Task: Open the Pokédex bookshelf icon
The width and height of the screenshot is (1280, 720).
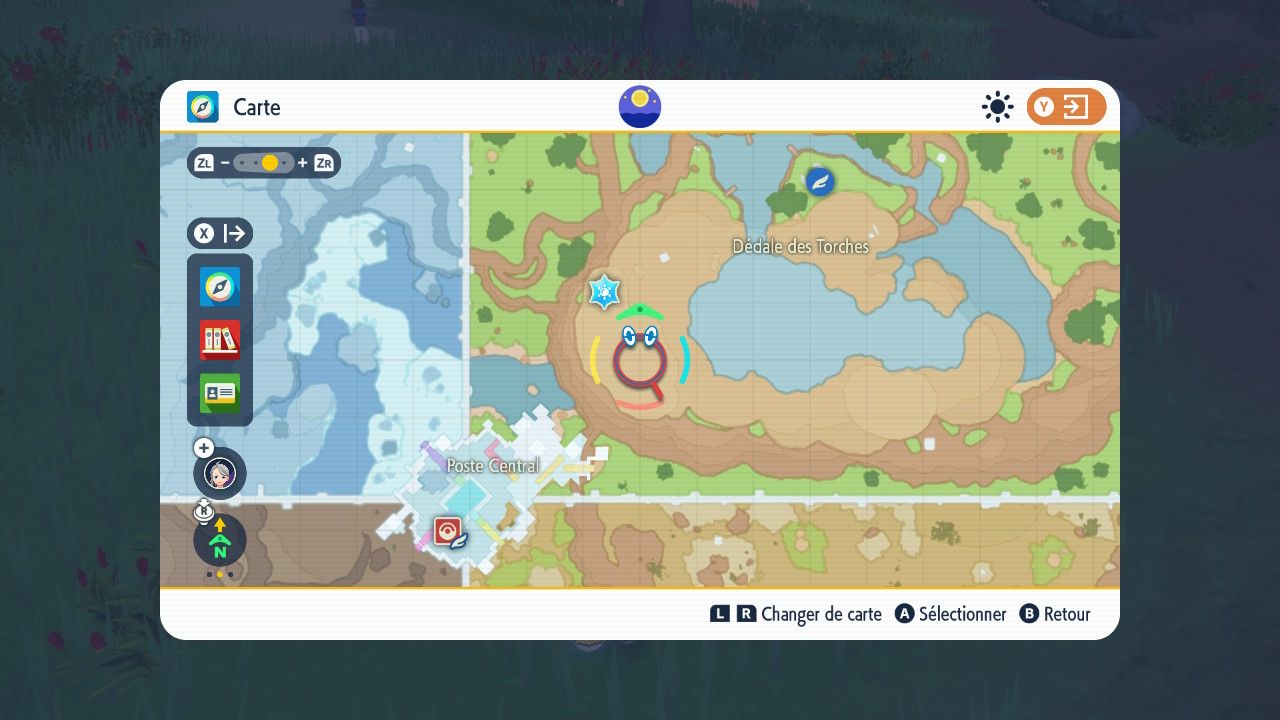Action: coord(220,340)
